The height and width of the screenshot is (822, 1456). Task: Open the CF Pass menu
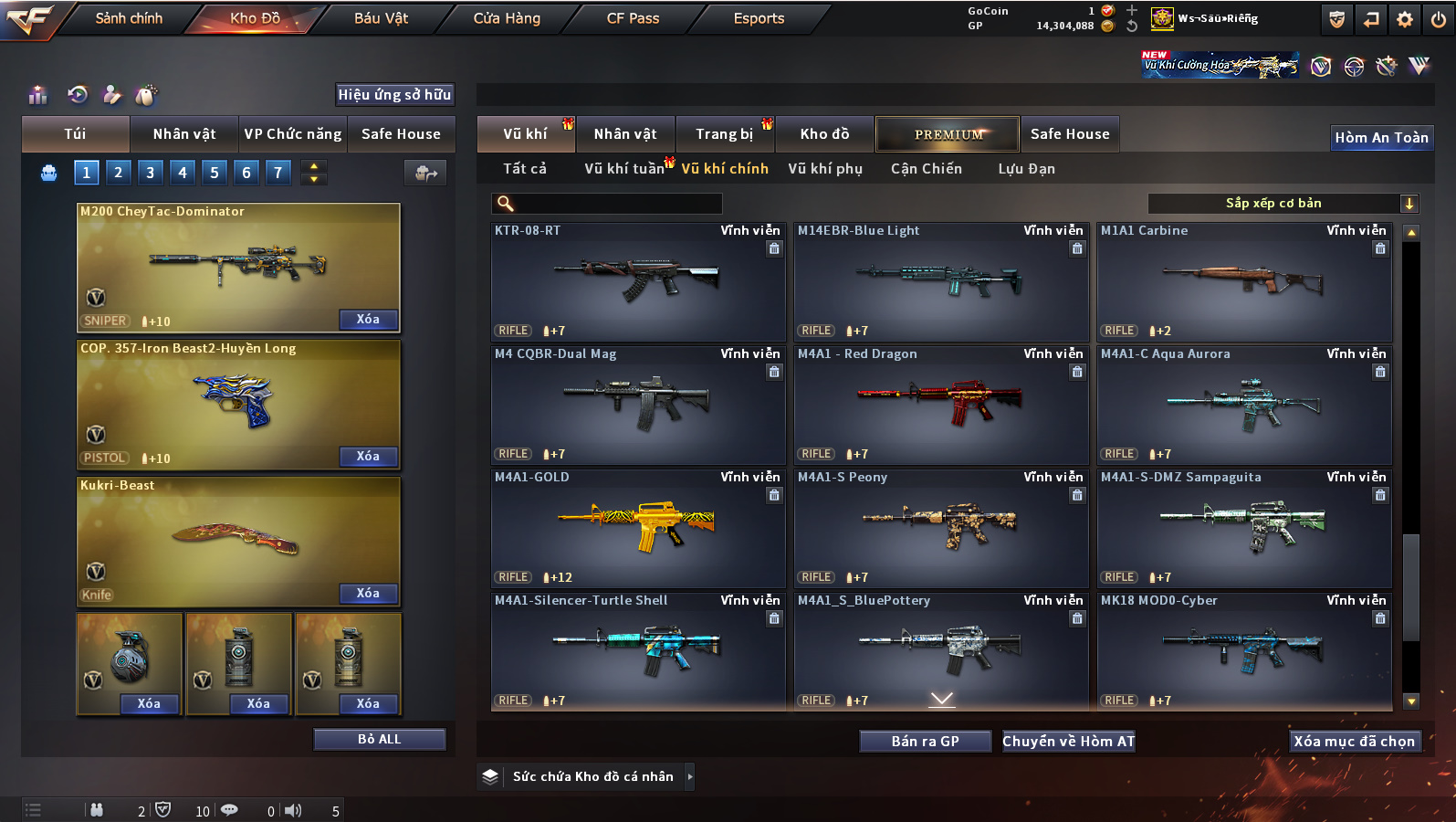tap(633, 18)
